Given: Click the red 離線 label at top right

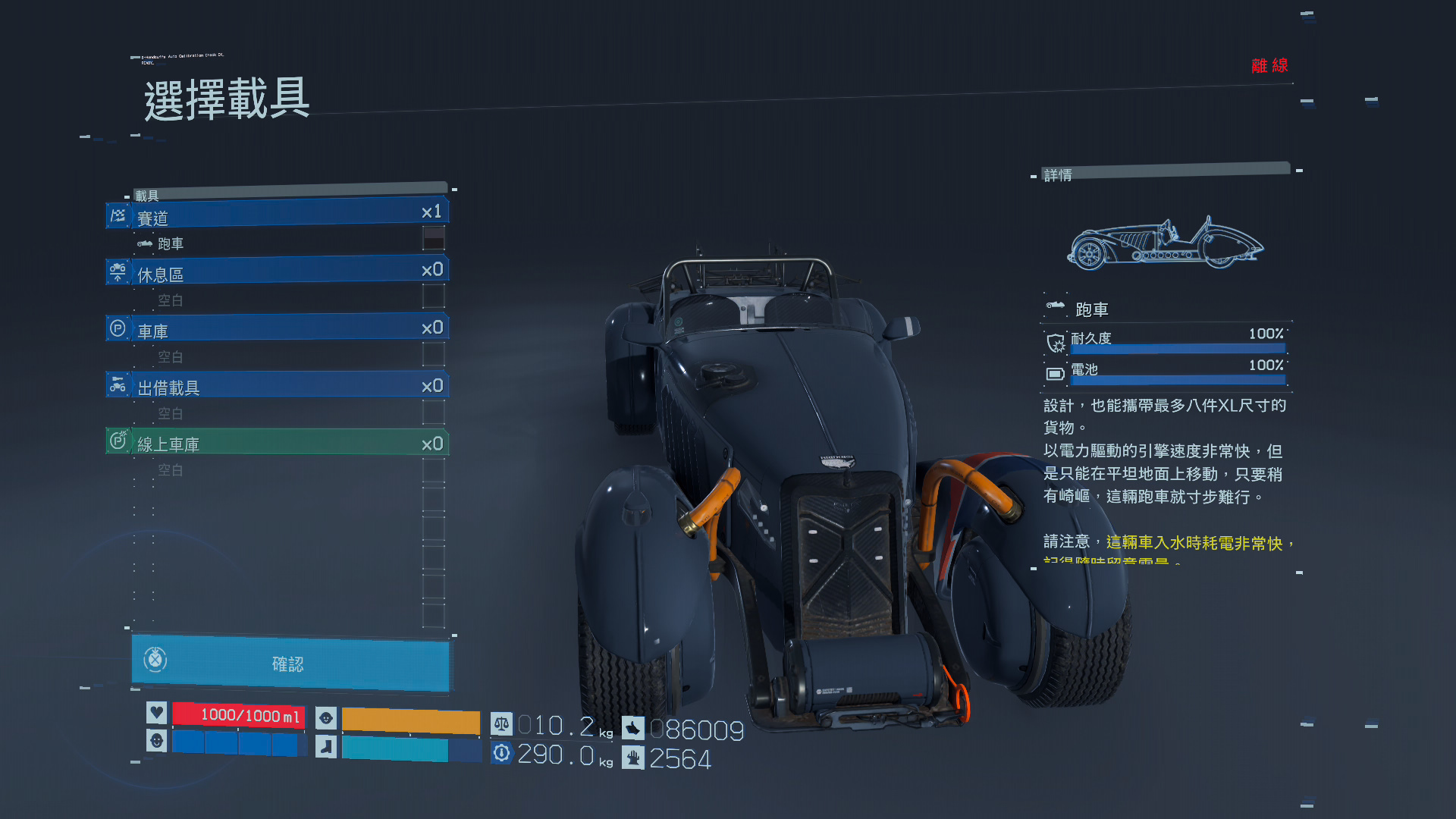Looking at the screenshot, I should click(x=1270, y=65).
